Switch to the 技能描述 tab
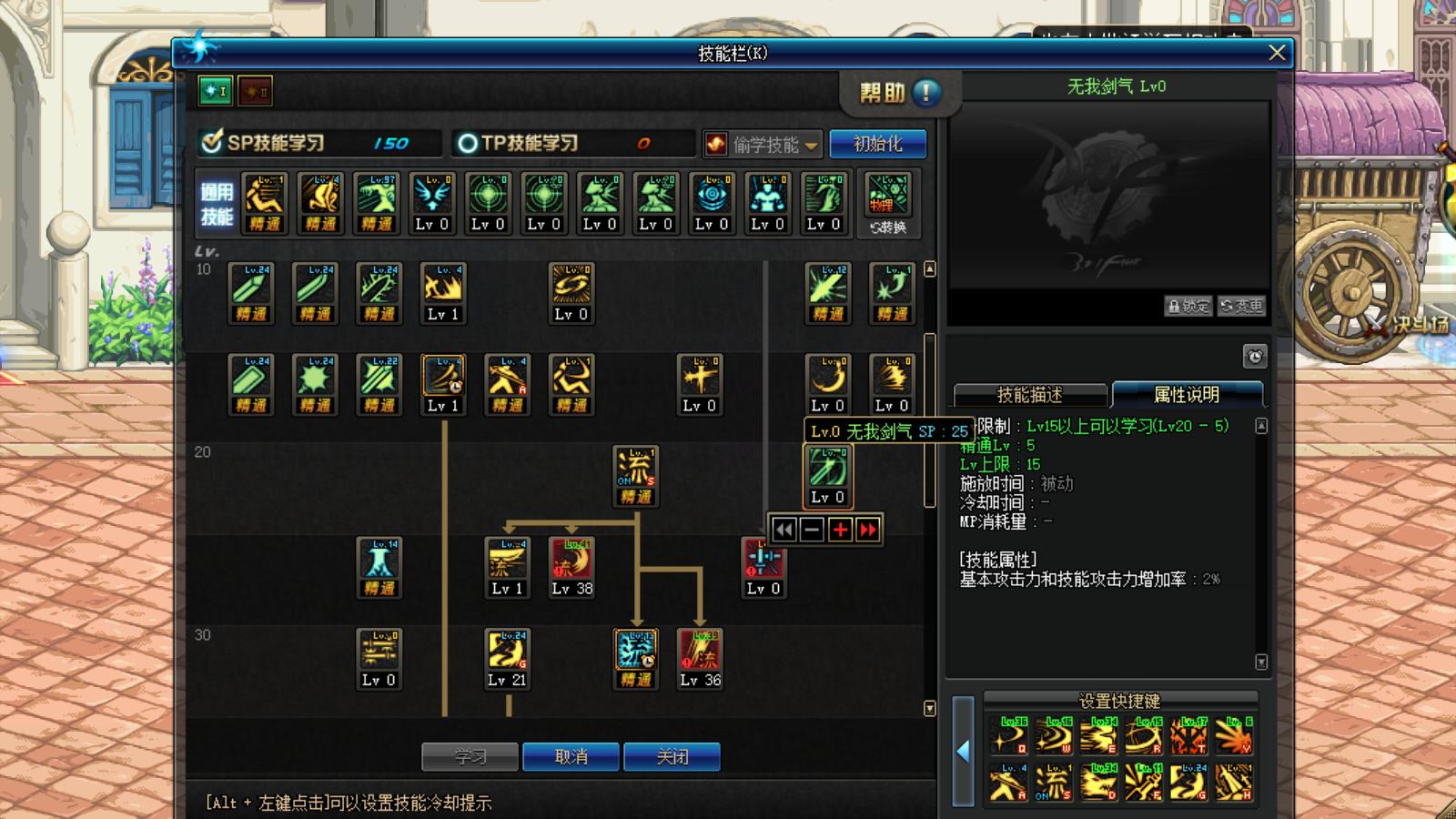 [x=1031, y=394]
